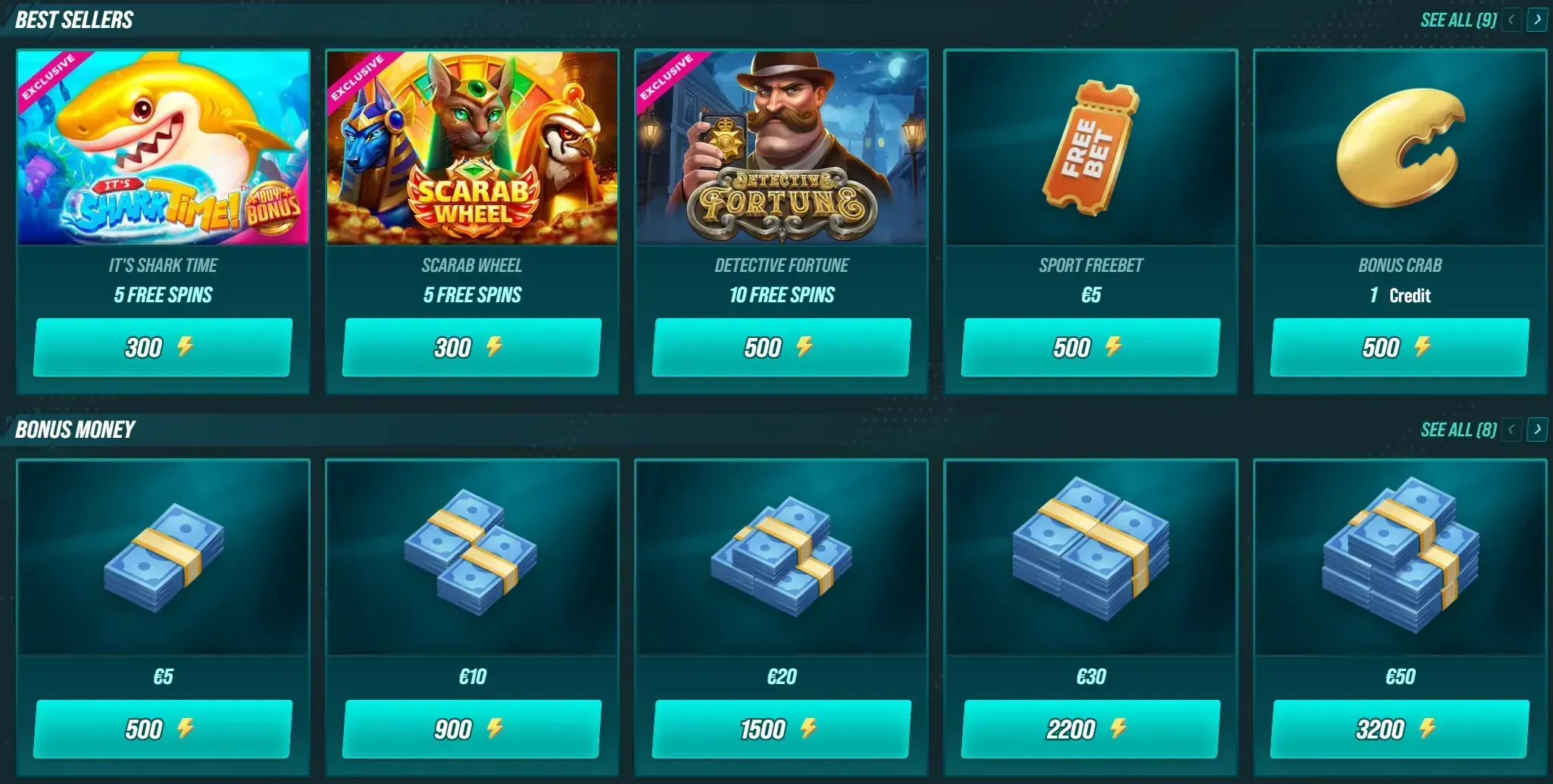Image resolution: width=1553 pixels, height=784 pixels.
Task: Click the Bonus Money section heading
Action: (x=74, y=429)
